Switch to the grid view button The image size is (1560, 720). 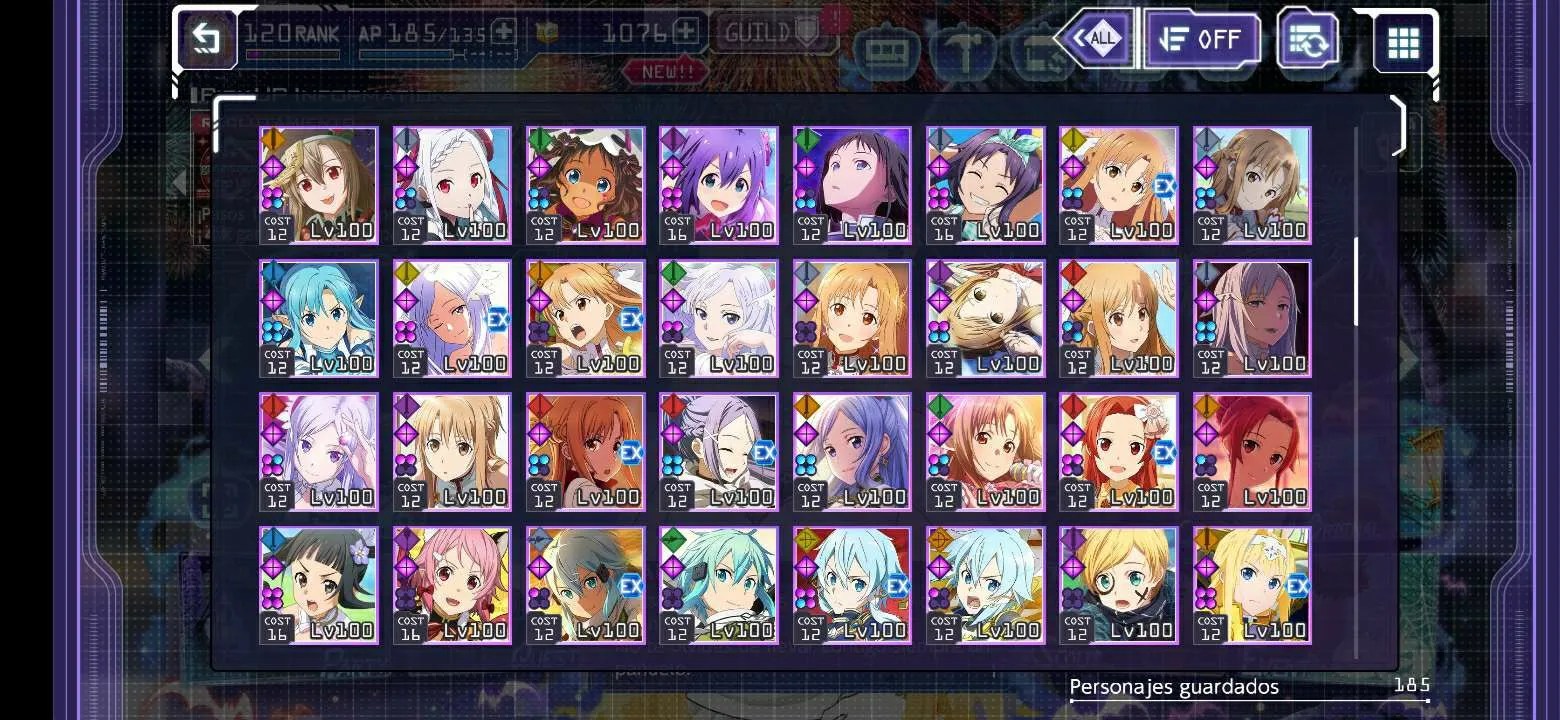[1403, 42]
